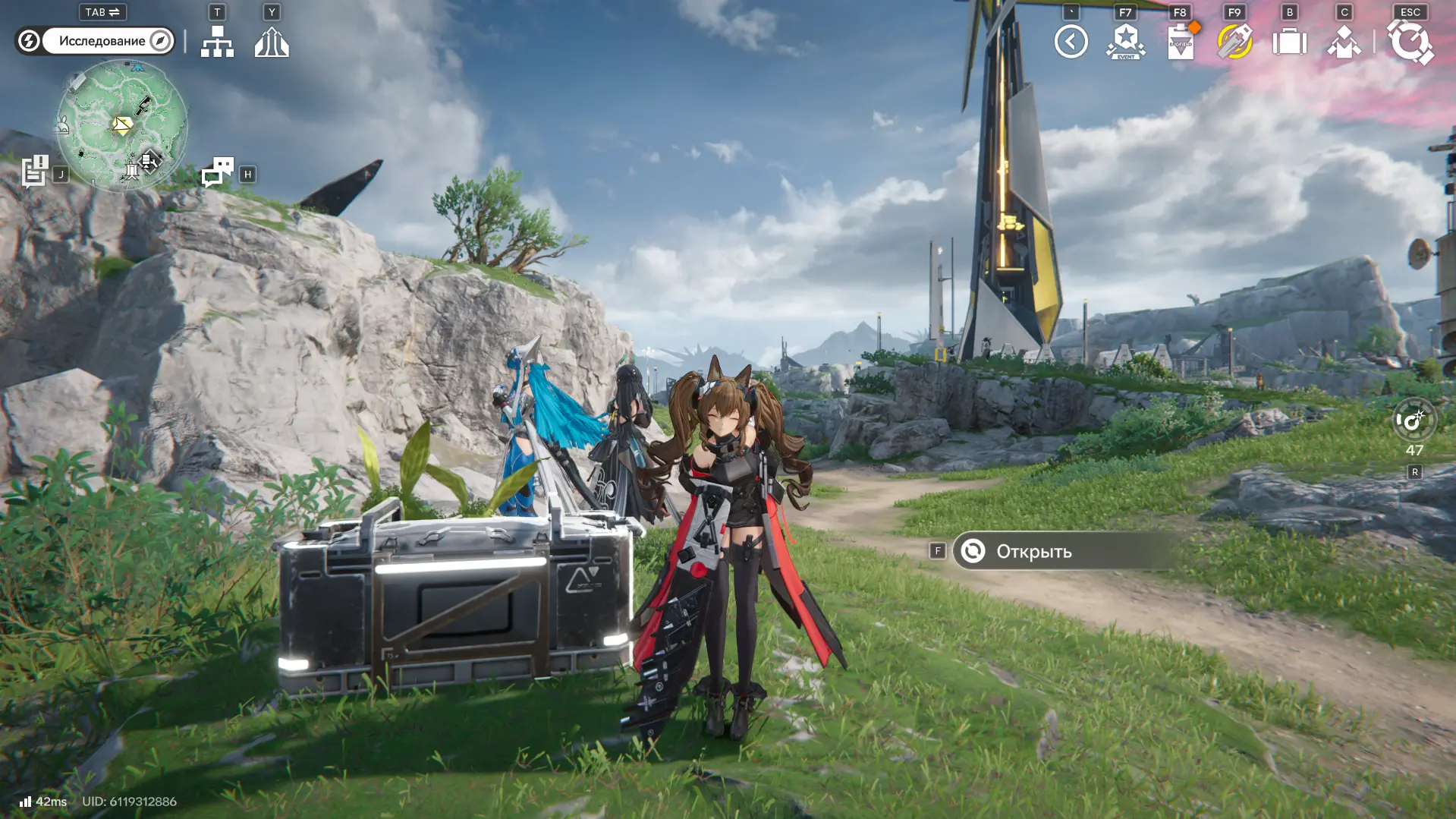The image size is (1456, 819).
Task: Open the Event star icon
Action: (1125, 42)
